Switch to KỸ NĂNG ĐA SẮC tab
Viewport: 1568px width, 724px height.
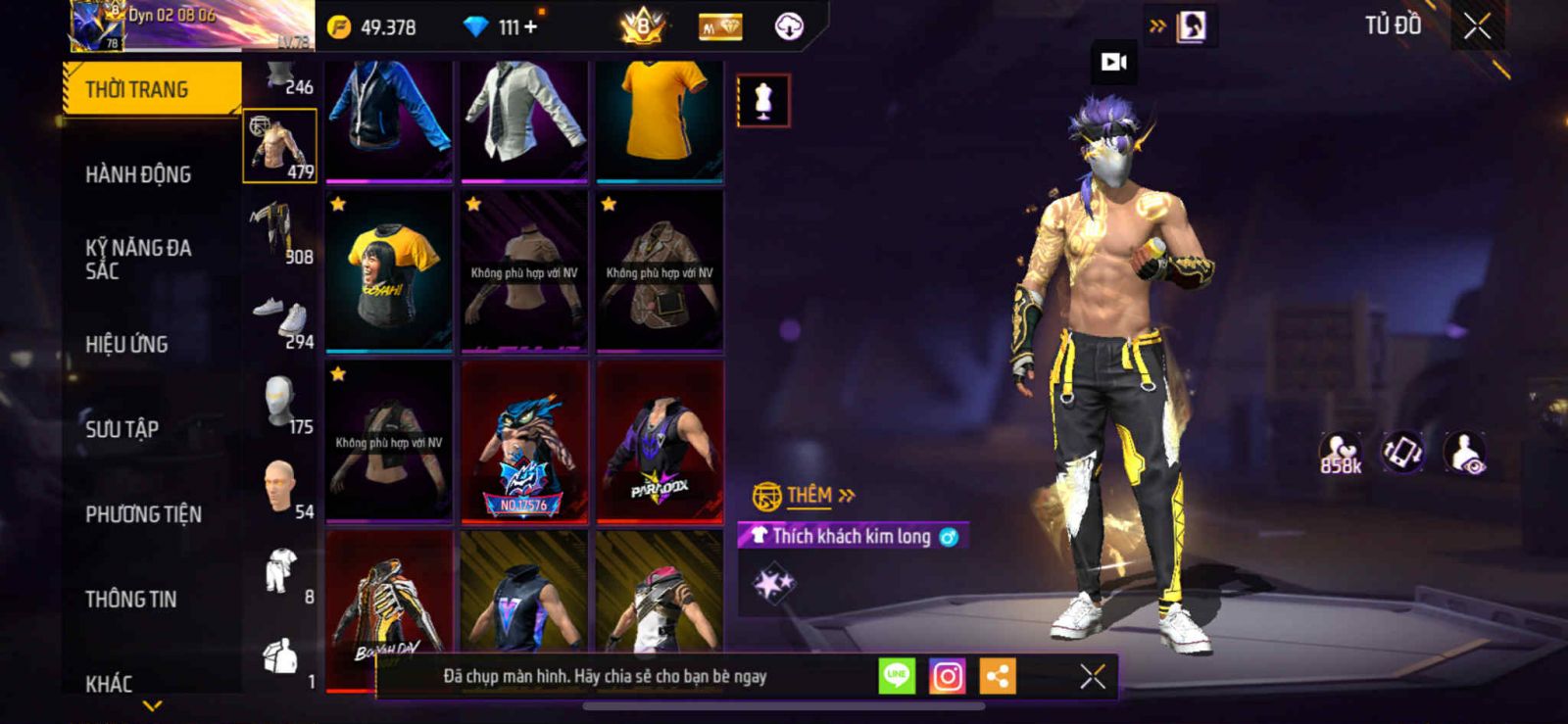(x=138, y=259)
